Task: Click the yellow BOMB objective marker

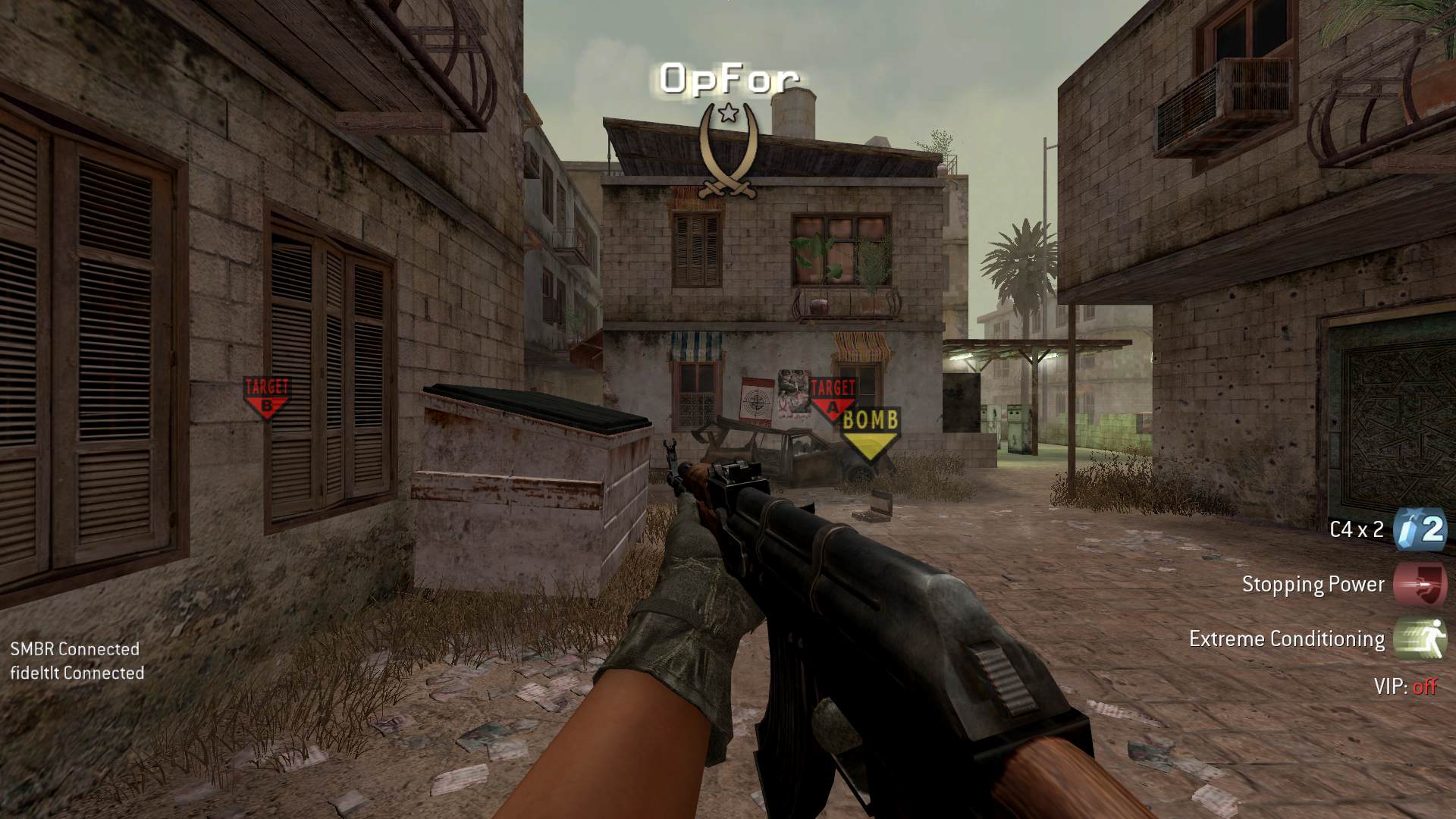Action: tap(870, 433)
